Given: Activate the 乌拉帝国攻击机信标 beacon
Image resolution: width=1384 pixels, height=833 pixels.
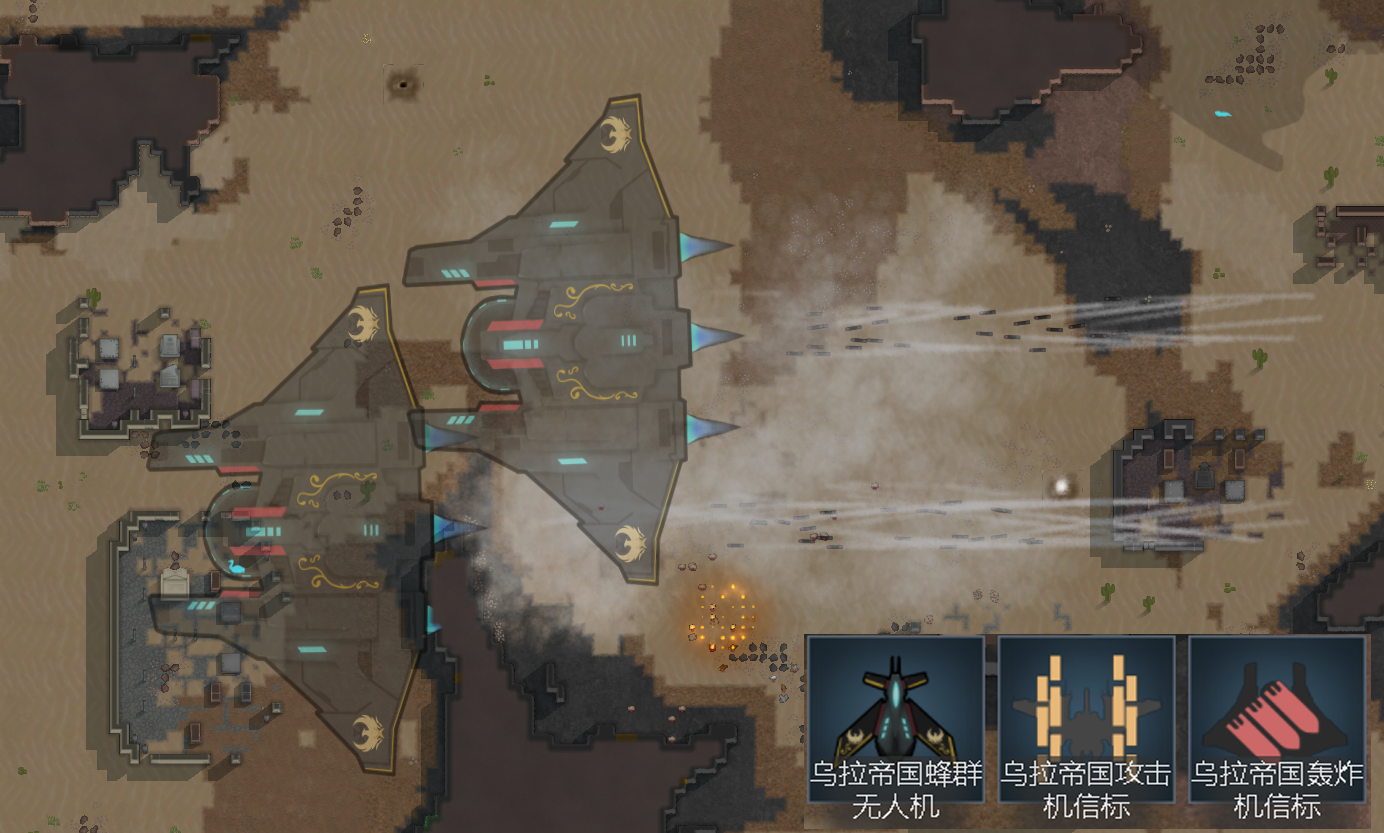Looking at the screenshot, I should (1086, 718).
